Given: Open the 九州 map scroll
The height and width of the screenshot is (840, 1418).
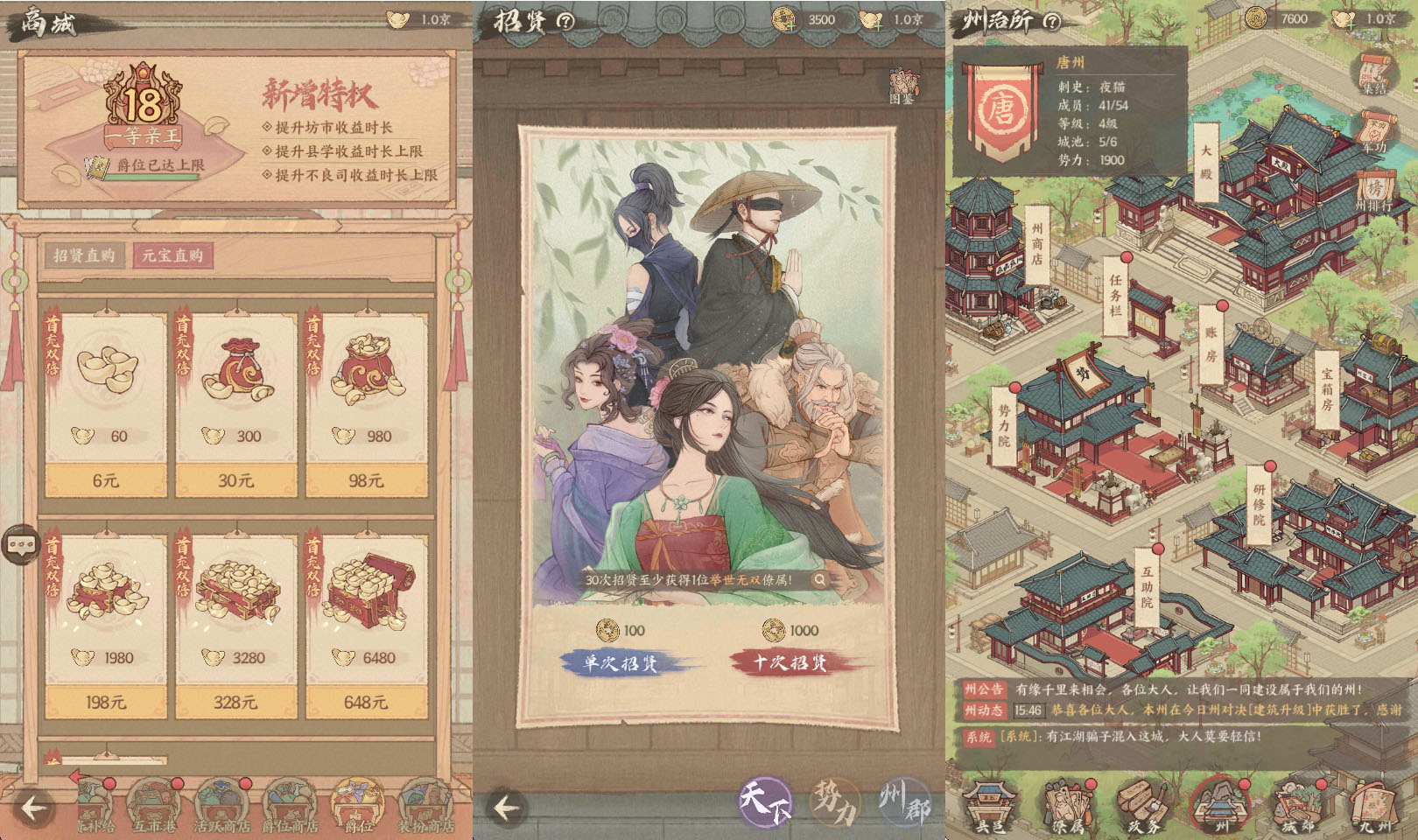Looking at the screenshot, I should coord(1372,805).
